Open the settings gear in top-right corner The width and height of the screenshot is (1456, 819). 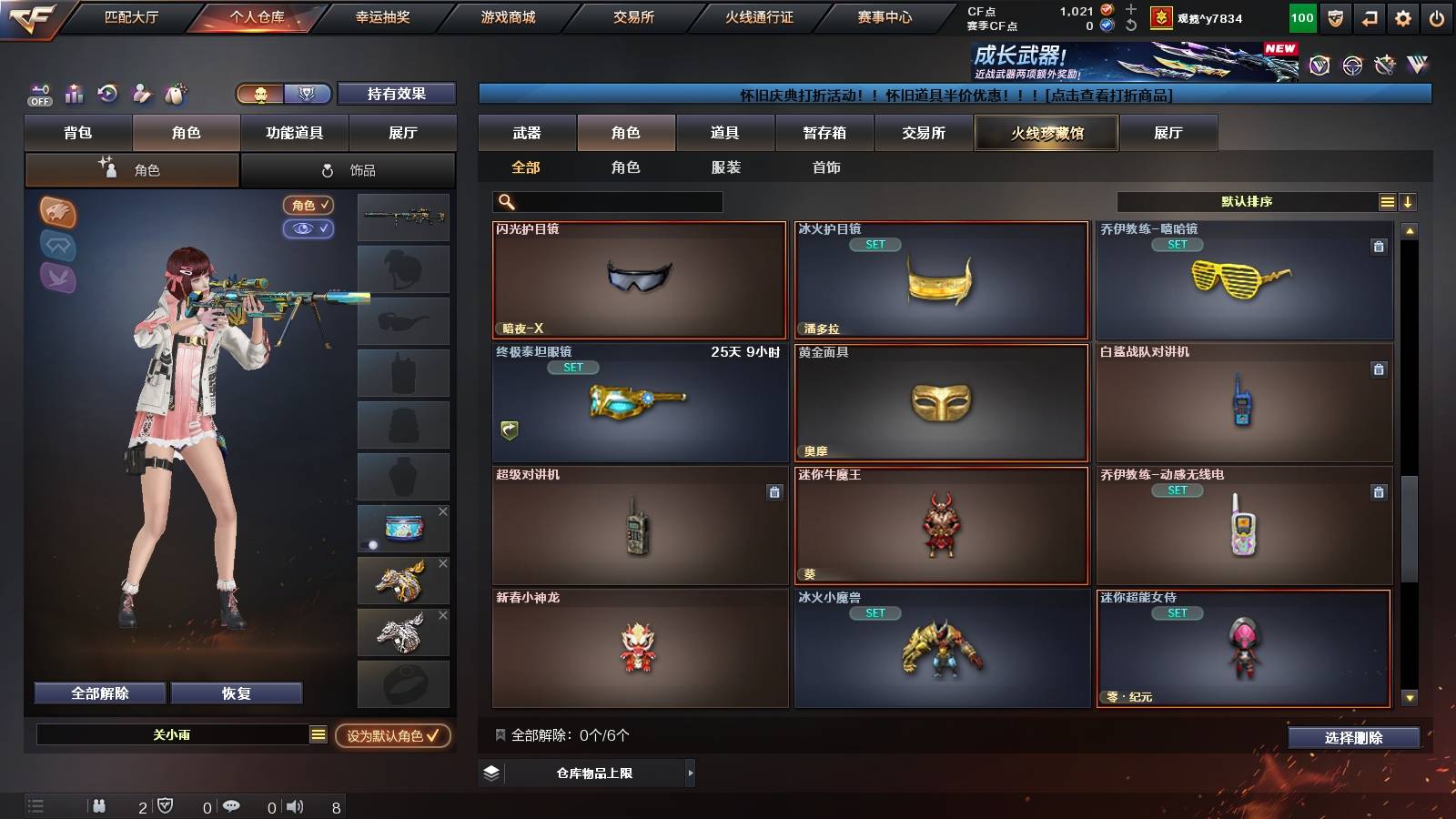tap(1402, 16)
